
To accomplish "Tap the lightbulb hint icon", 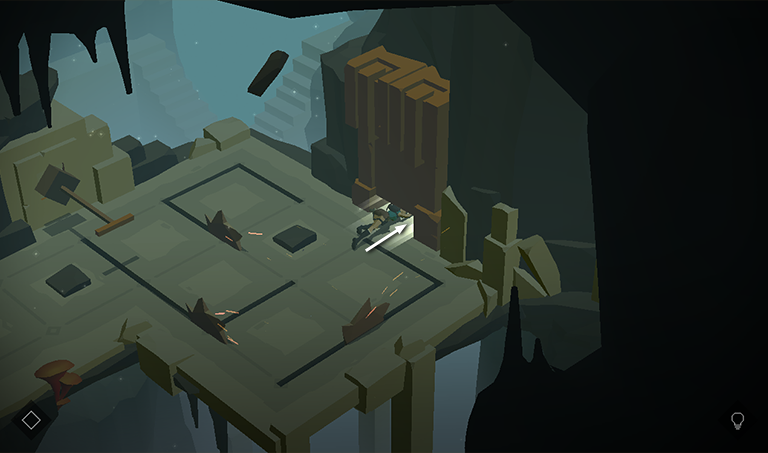I will [738, 420].
